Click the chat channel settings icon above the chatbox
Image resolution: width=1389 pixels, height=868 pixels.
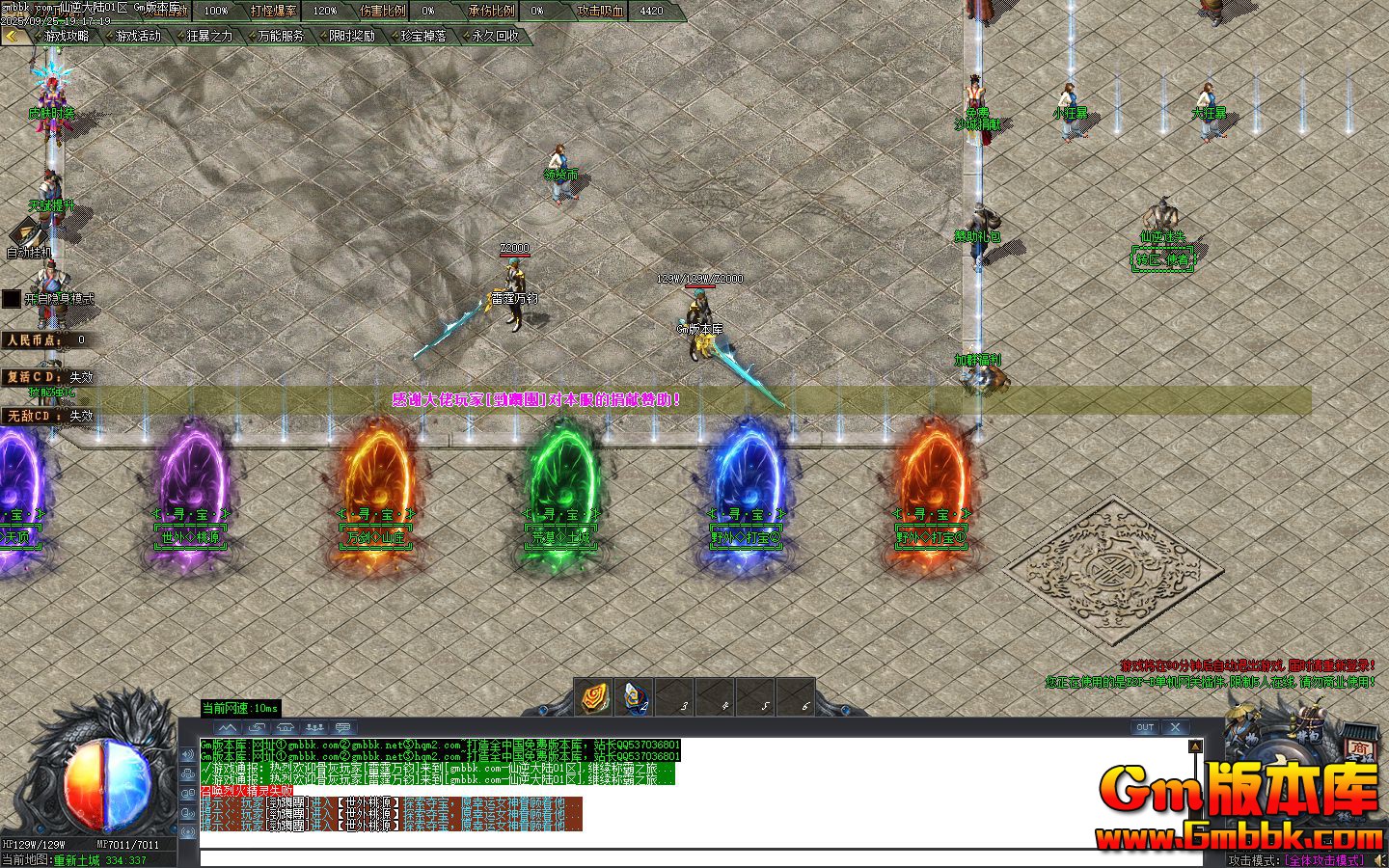coord(343,728)
